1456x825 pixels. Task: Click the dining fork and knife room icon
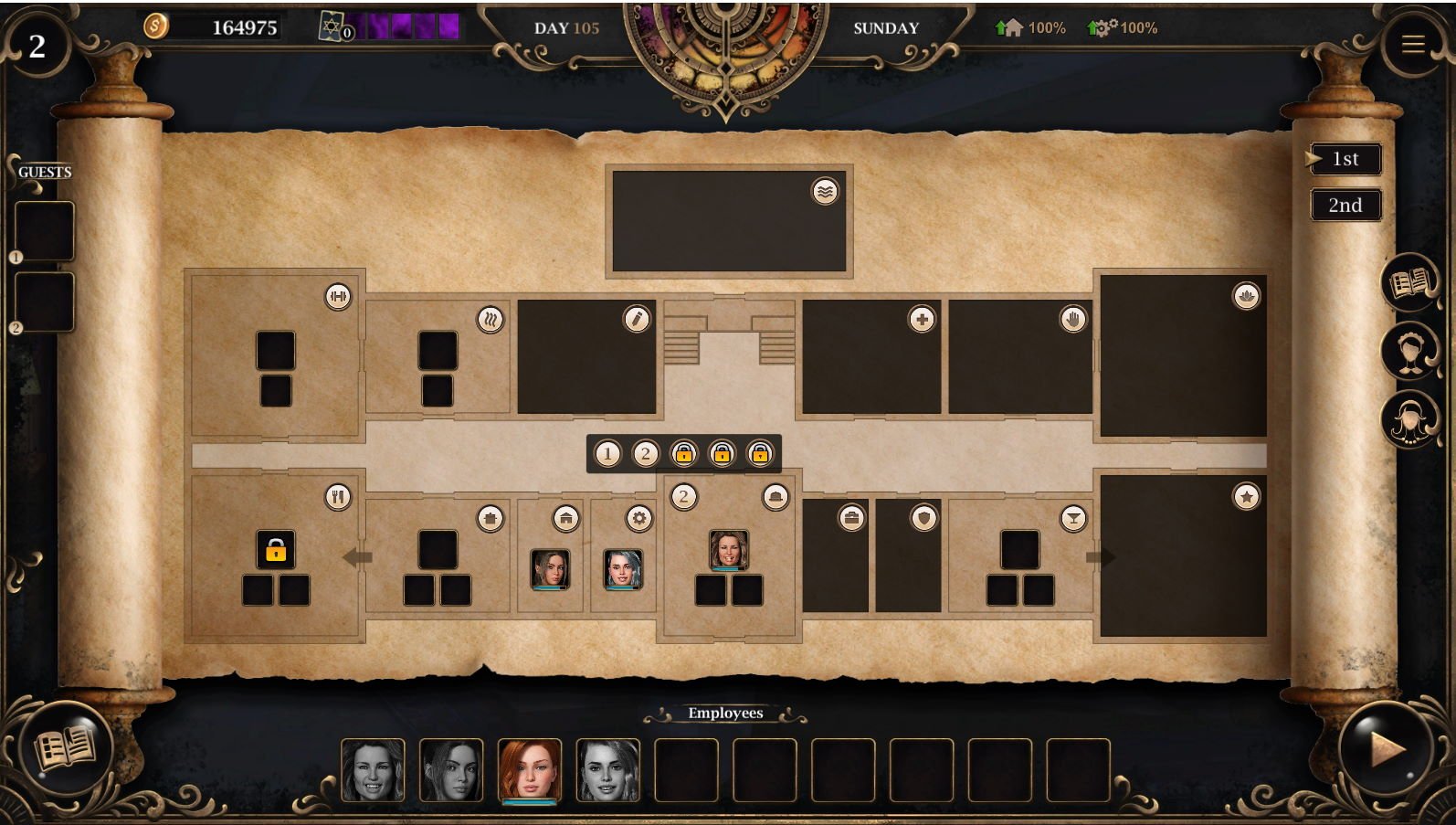[x=338, y=496]
